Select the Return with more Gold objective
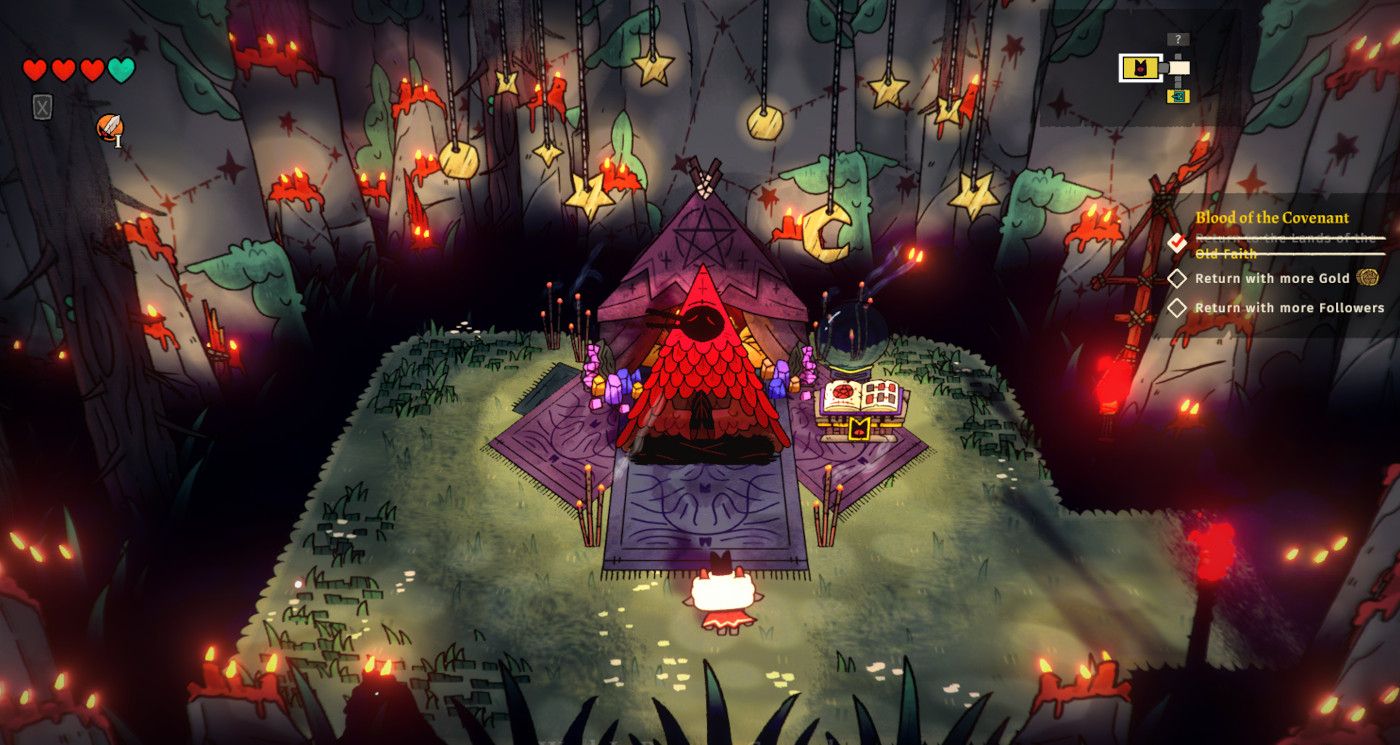Screen dimensions: 1400x745 (1272, 278)
